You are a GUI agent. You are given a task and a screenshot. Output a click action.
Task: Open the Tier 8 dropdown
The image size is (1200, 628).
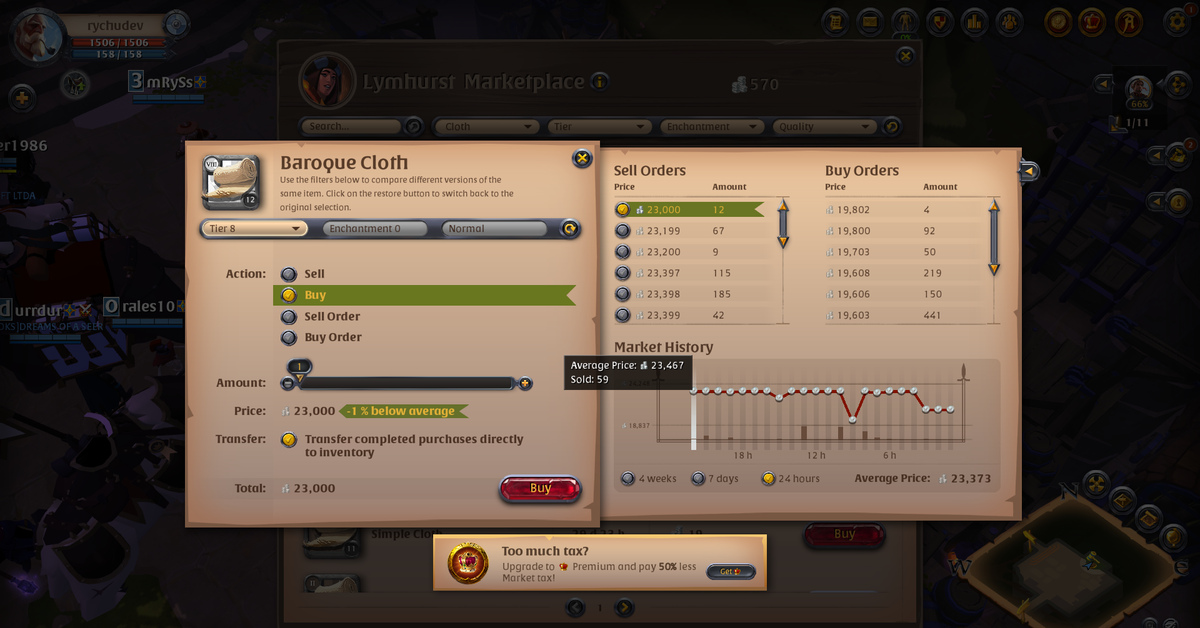(x=255, y=229)
